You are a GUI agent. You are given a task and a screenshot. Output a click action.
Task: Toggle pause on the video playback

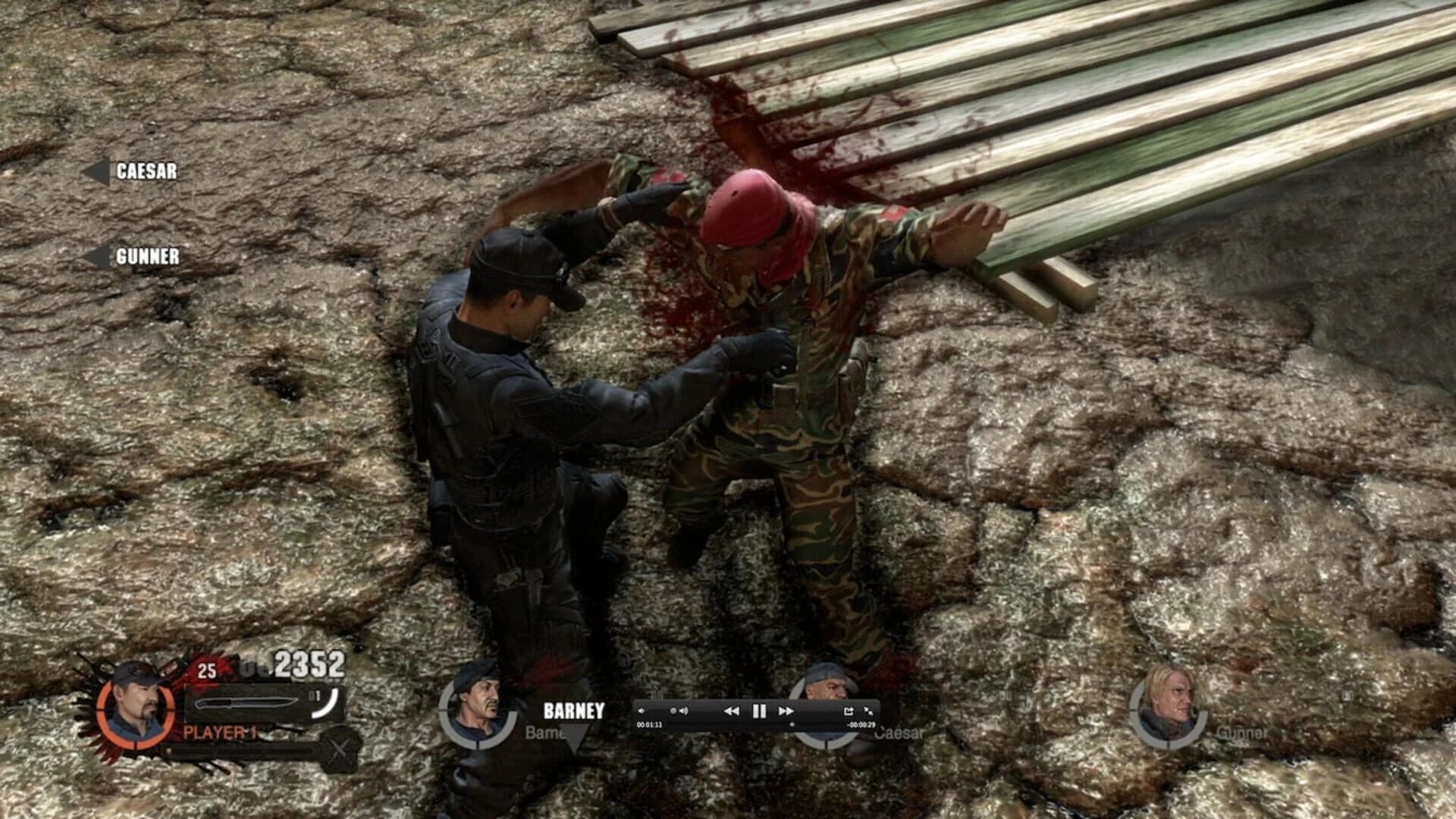click(759, 711)
